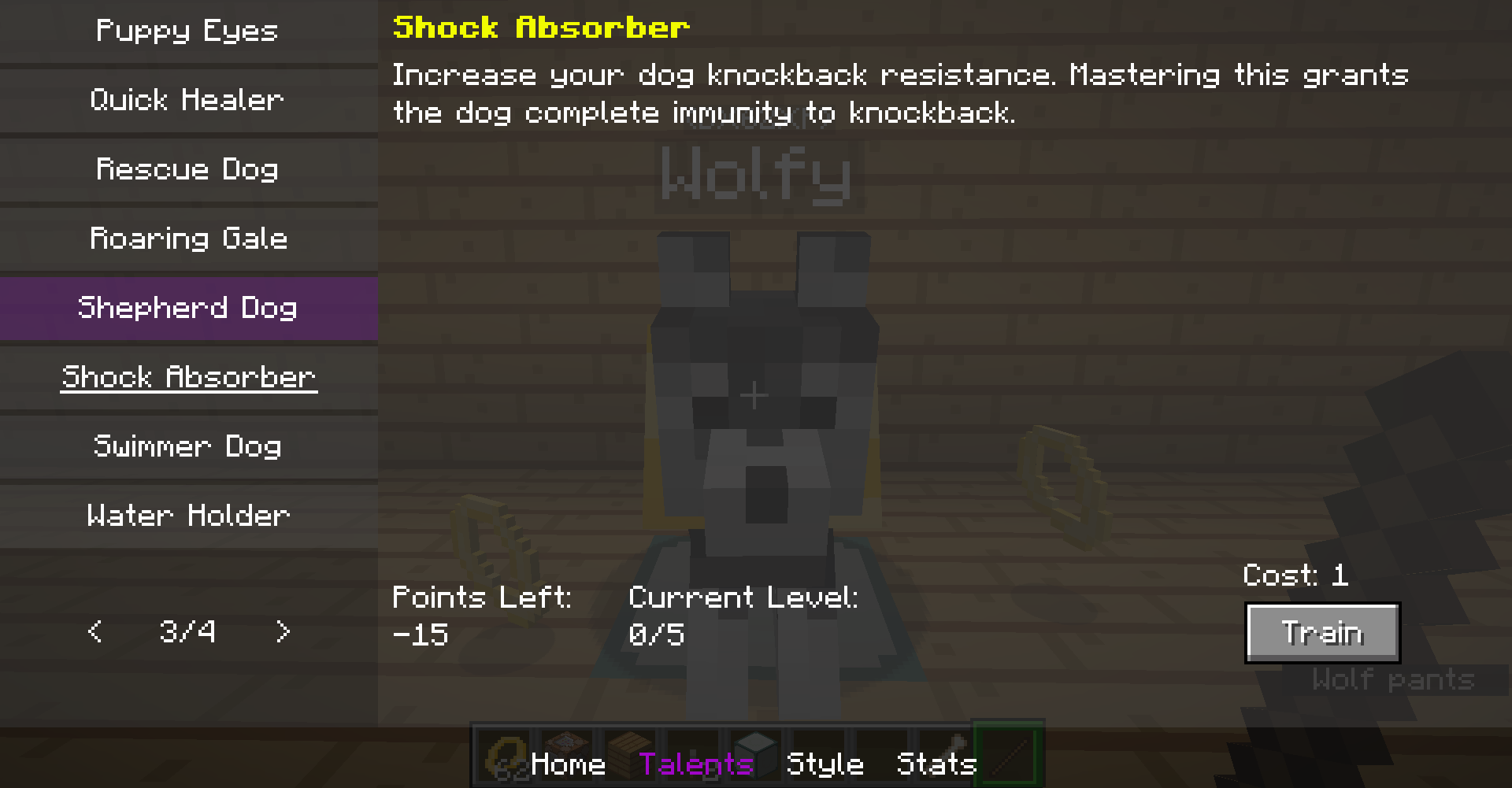
Task: Switch to the Home tab
Action: click(x=568, y=764)
